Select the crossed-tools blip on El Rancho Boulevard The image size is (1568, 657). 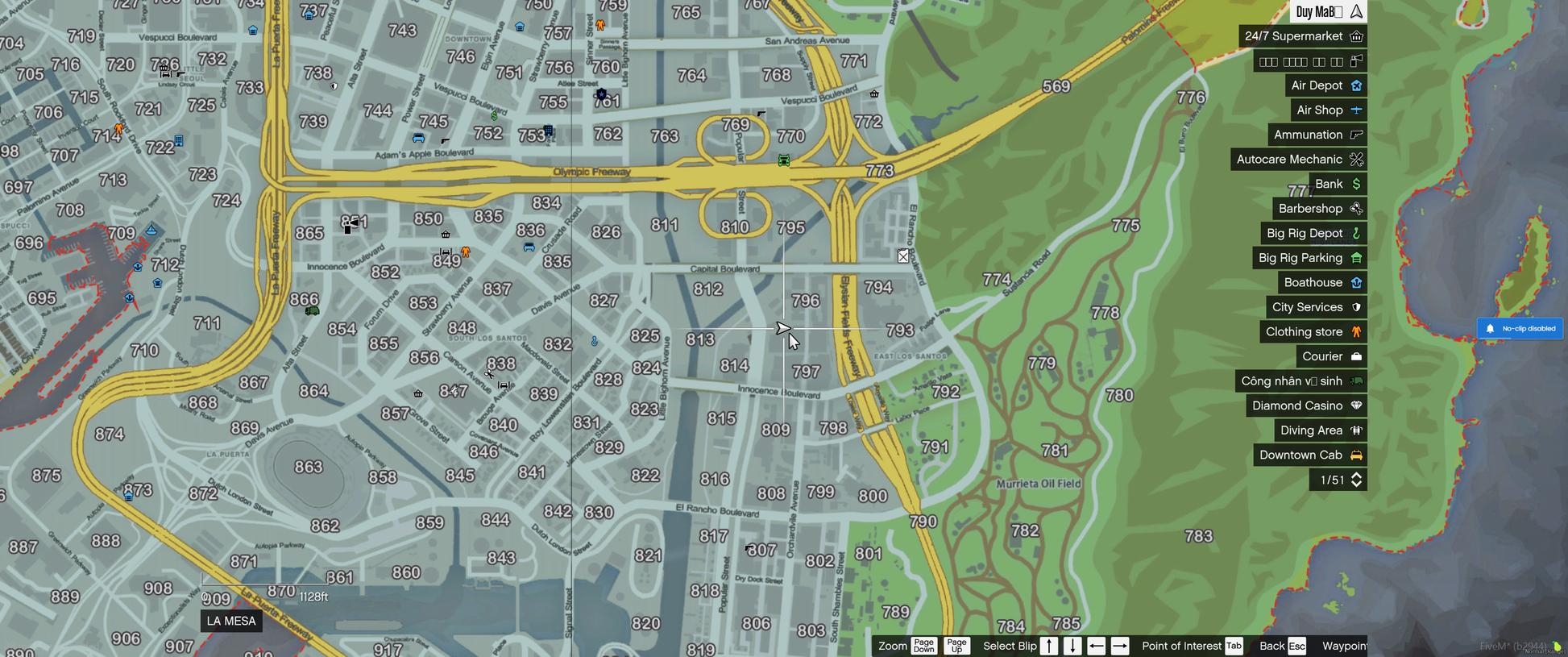tap(903, 256)
